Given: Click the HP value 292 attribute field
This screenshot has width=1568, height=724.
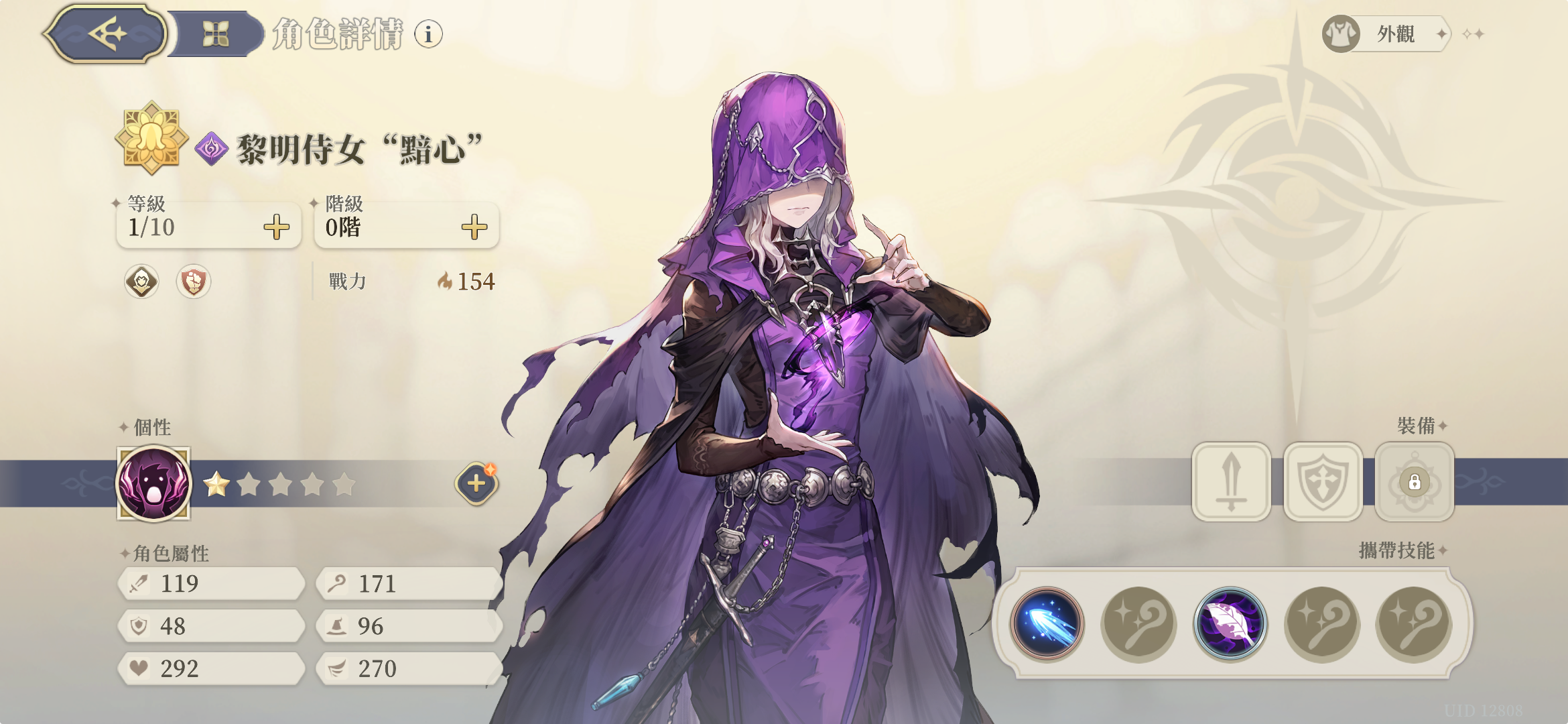Looking at the screenshot, I should click(211, 668).
